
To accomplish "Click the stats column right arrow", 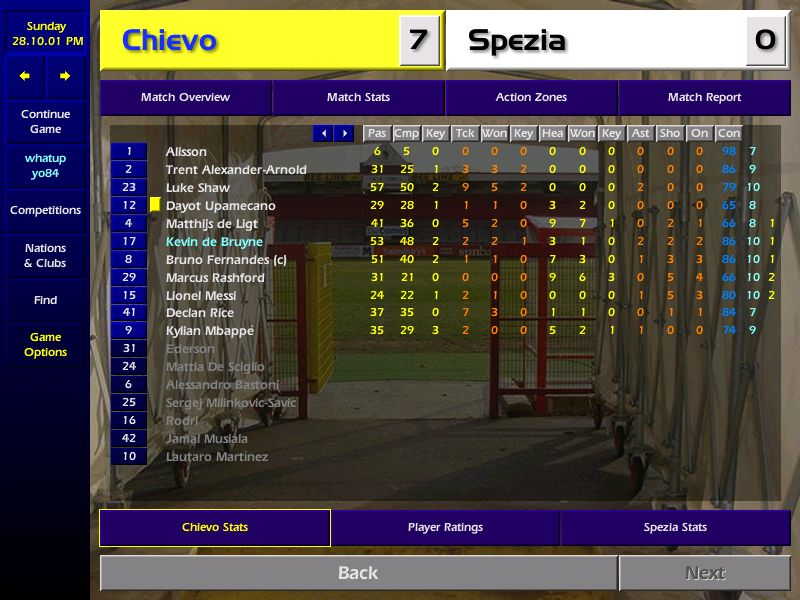I will (345, 133).
